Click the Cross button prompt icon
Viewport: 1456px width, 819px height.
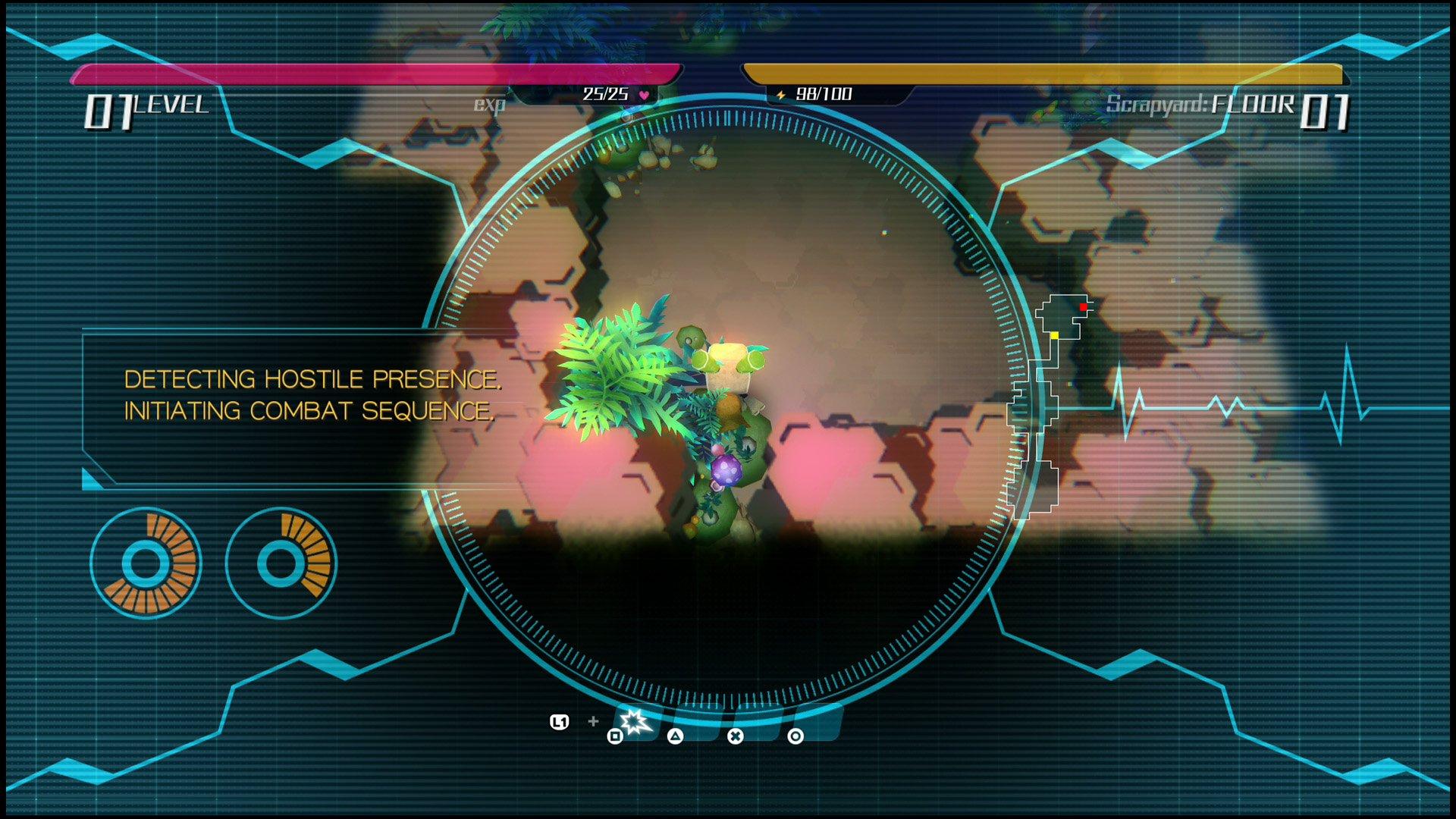point(736,736)
